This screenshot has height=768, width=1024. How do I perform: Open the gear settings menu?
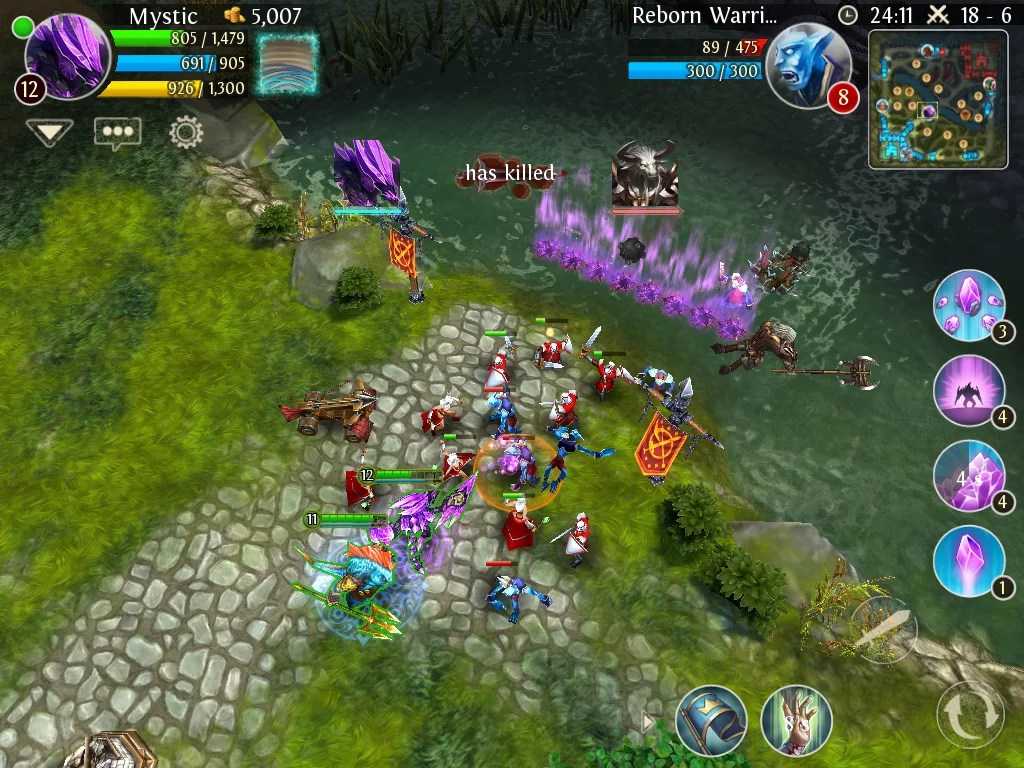pyautogui.click(x=186, y=132)
